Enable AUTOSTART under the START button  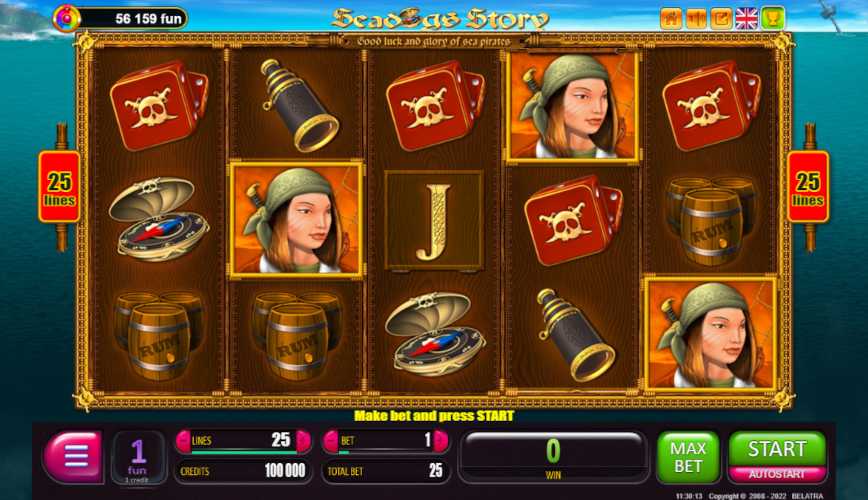tap(777, 474)
